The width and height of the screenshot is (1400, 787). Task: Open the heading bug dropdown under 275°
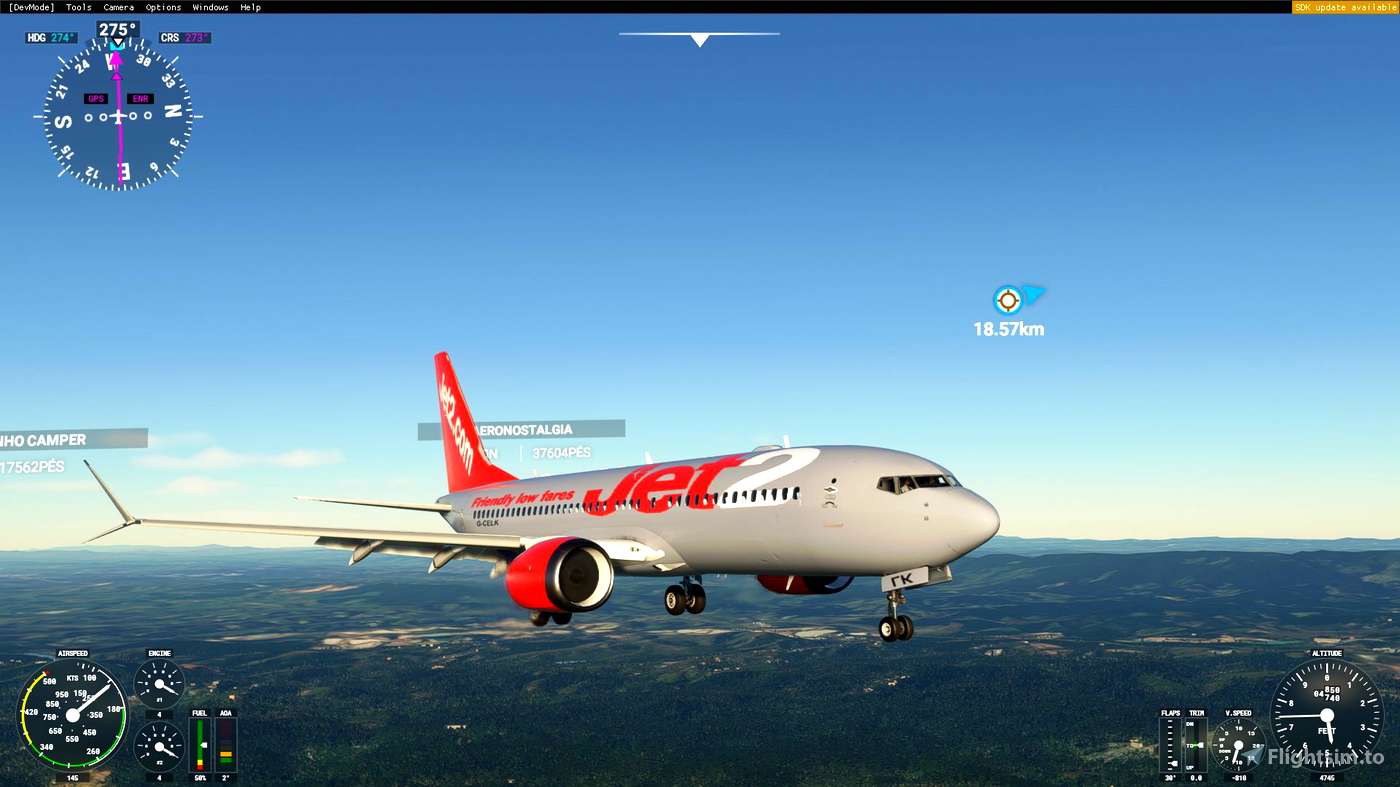point(116,43)
